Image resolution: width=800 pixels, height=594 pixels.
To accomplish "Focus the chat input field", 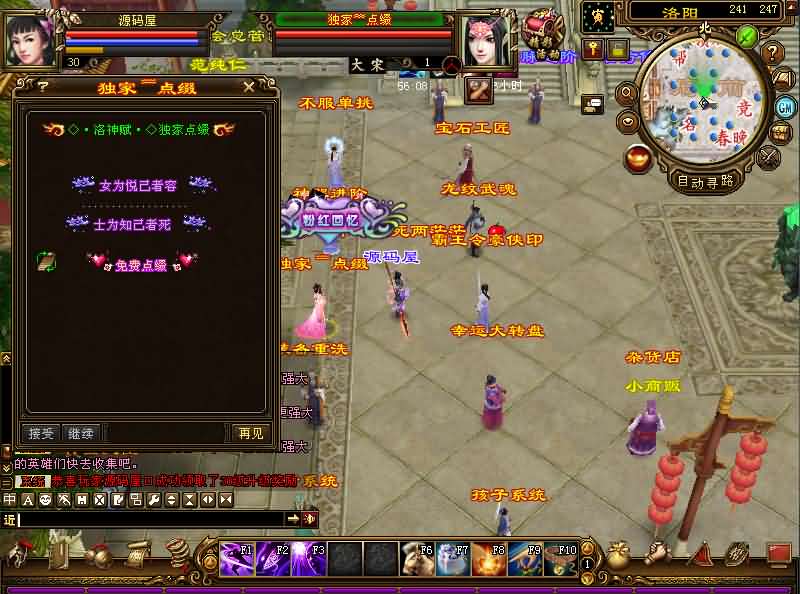I will click(x=150, y=519).
